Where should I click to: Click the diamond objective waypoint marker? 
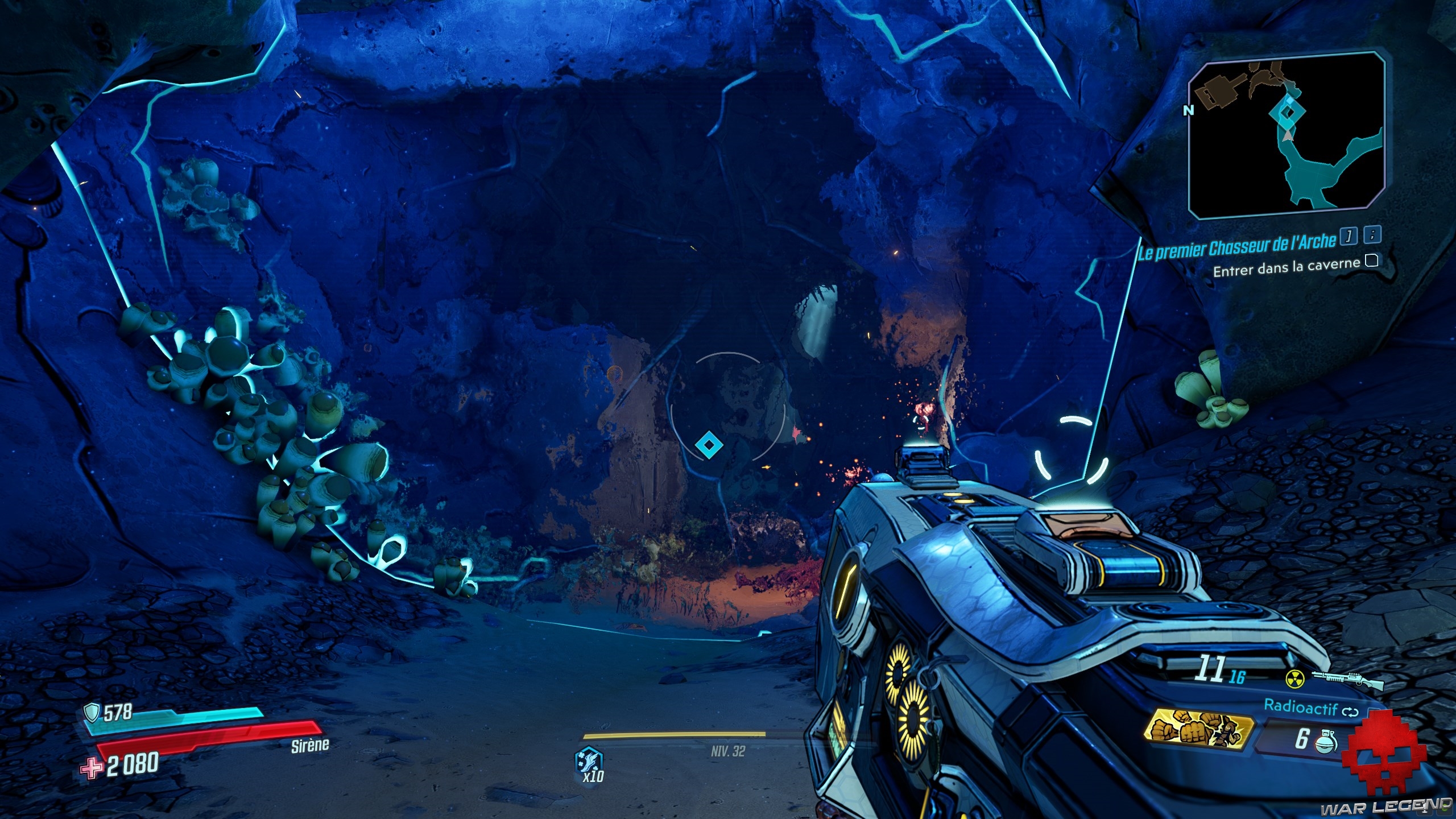(709, 444)
